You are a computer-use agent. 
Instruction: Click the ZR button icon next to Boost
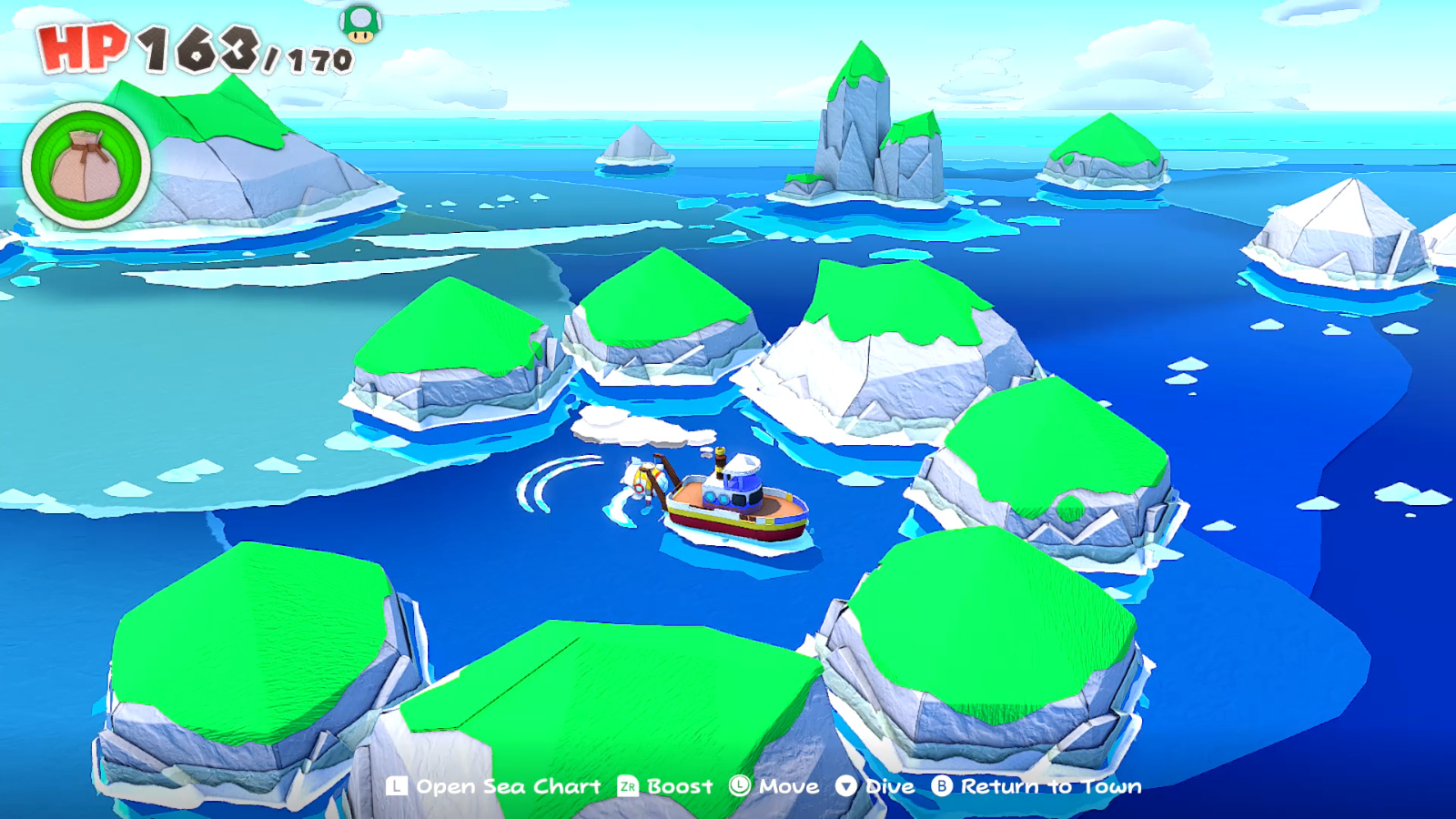pyautogui.click(x=626, y=786)
